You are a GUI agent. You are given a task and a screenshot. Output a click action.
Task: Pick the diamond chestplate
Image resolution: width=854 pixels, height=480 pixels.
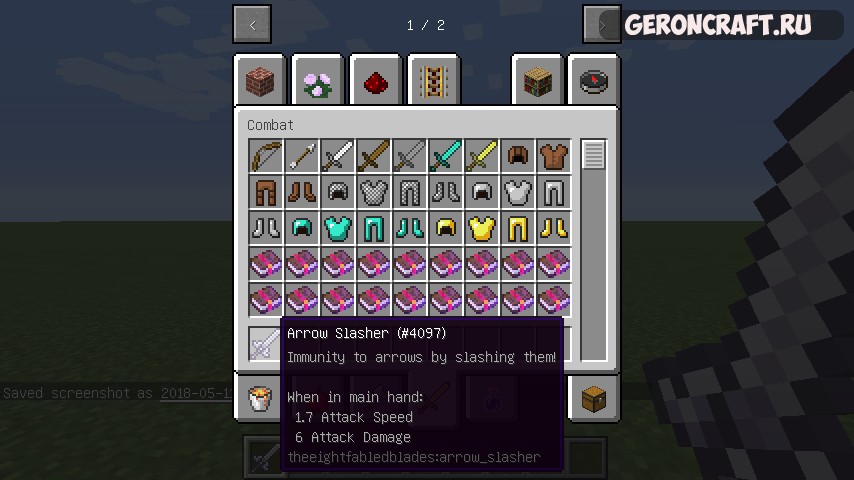[x=339, y=228]
